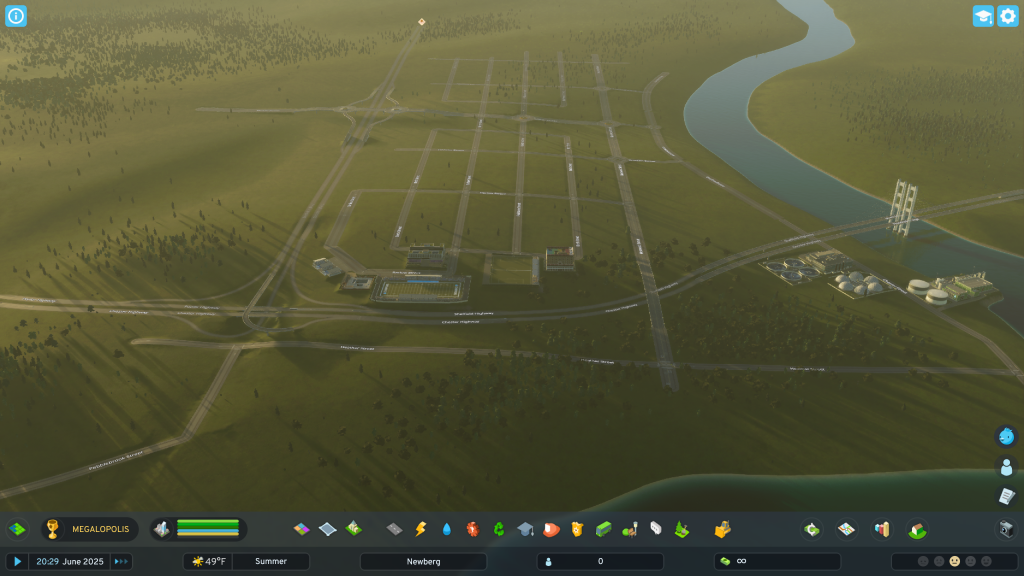The height and width of the screenshot is (576, 1024).
Task: Open the Garbage Management recycling menu
Action: click(x=498, y=529)
